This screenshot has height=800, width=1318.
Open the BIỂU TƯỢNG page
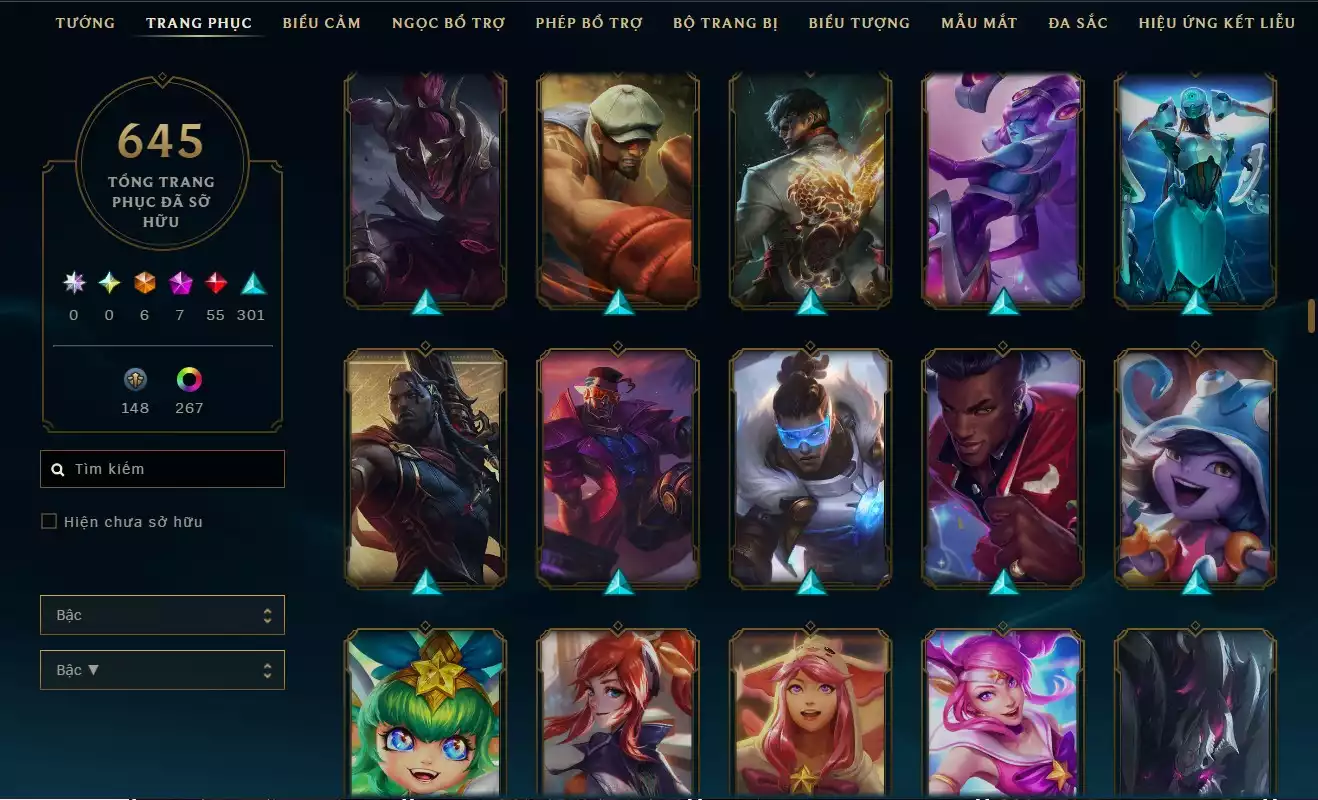[x=858, y=22]
